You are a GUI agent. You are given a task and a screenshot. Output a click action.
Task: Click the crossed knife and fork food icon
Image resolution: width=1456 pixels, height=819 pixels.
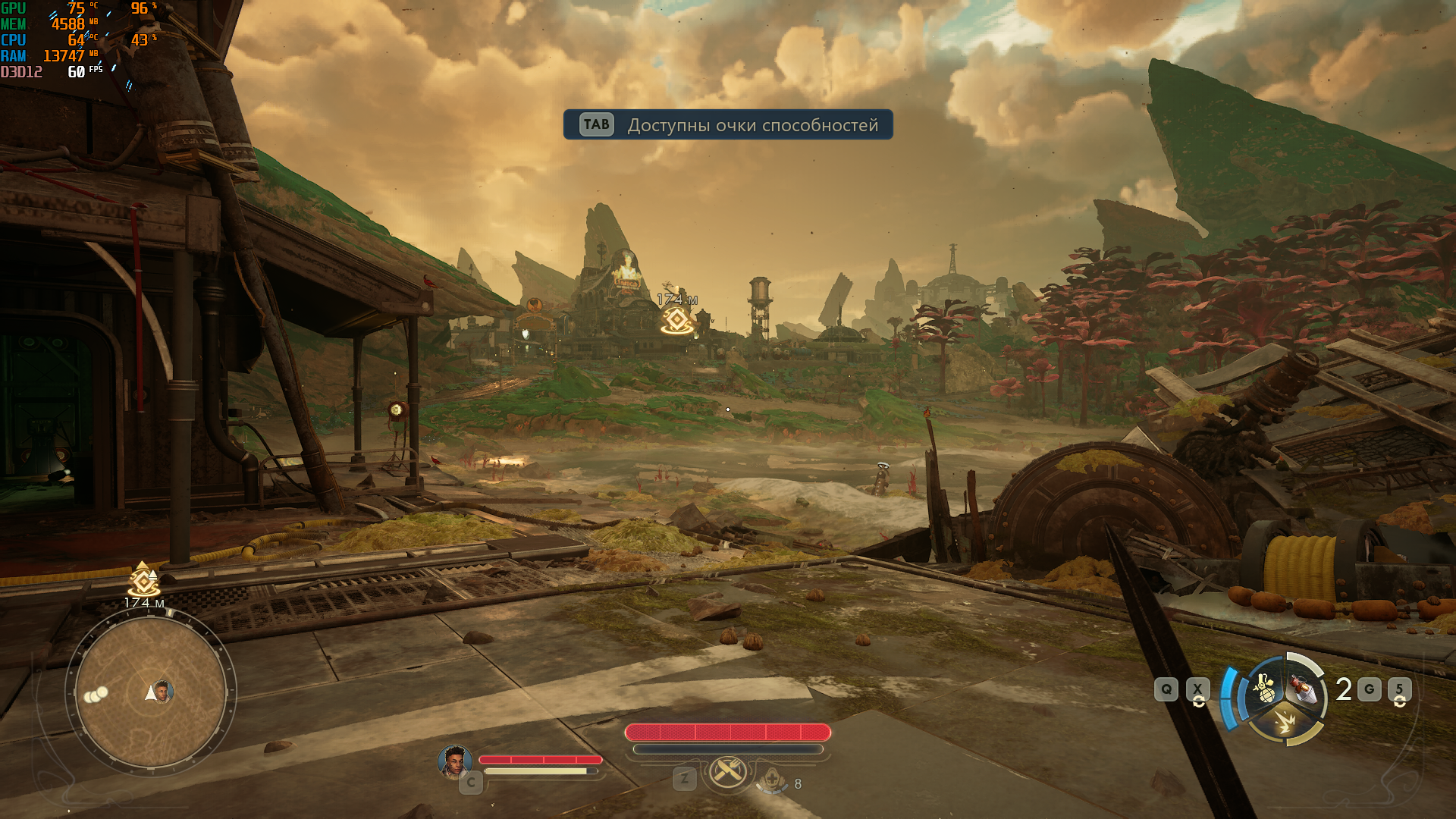[x=728, y=772]
